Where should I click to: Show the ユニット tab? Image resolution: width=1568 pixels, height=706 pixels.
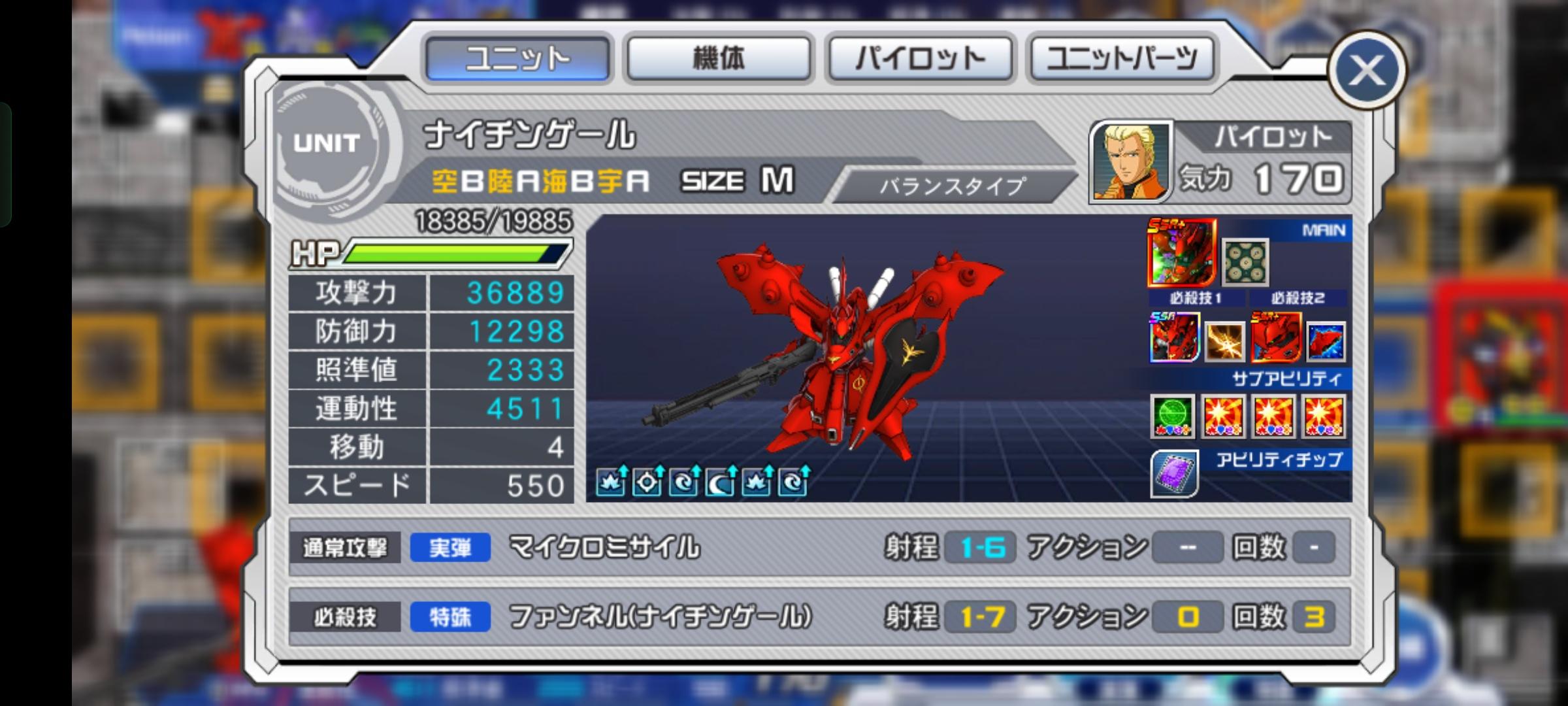click(x=517, y=59)
